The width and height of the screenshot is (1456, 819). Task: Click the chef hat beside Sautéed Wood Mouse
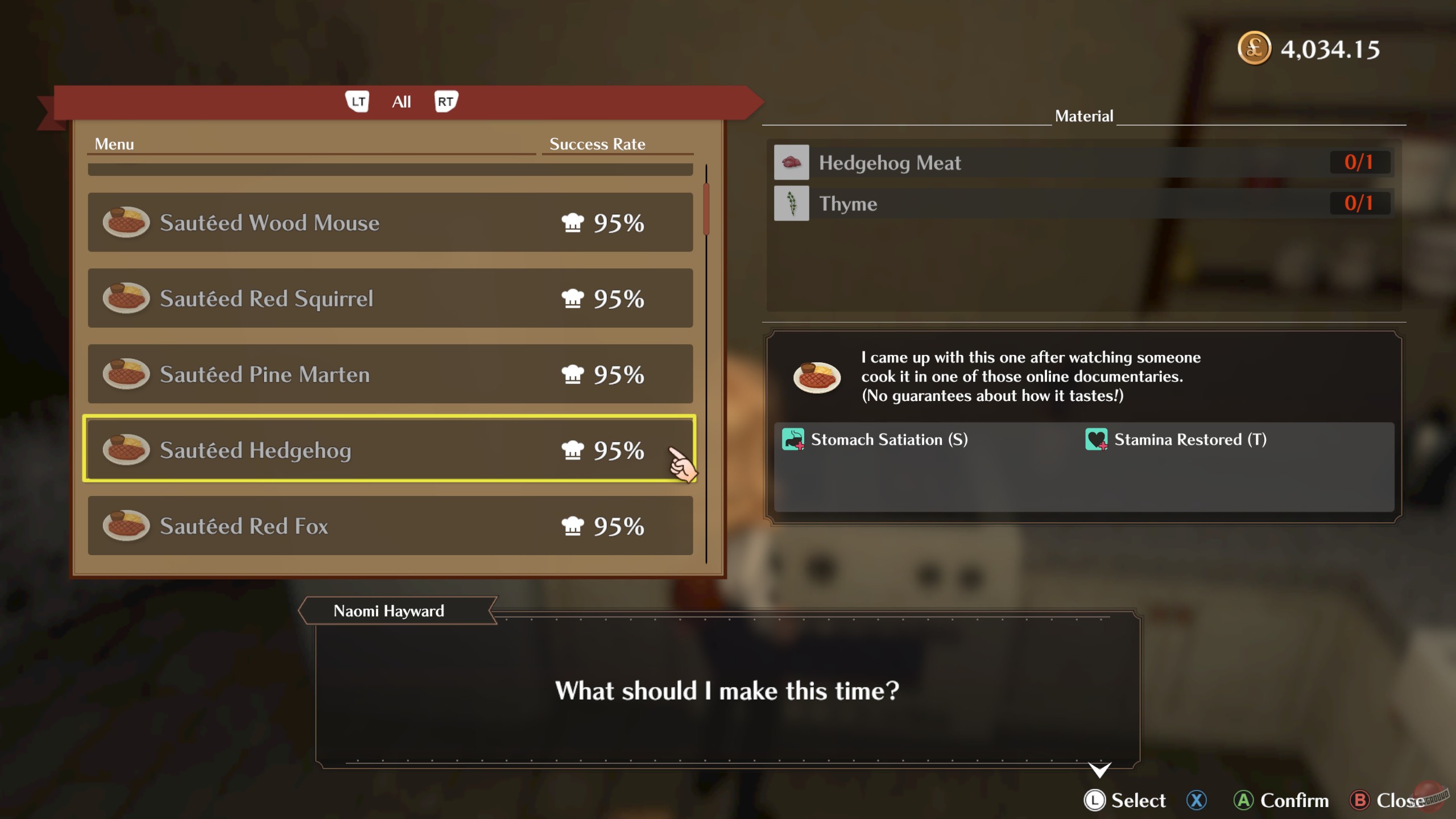574,223
